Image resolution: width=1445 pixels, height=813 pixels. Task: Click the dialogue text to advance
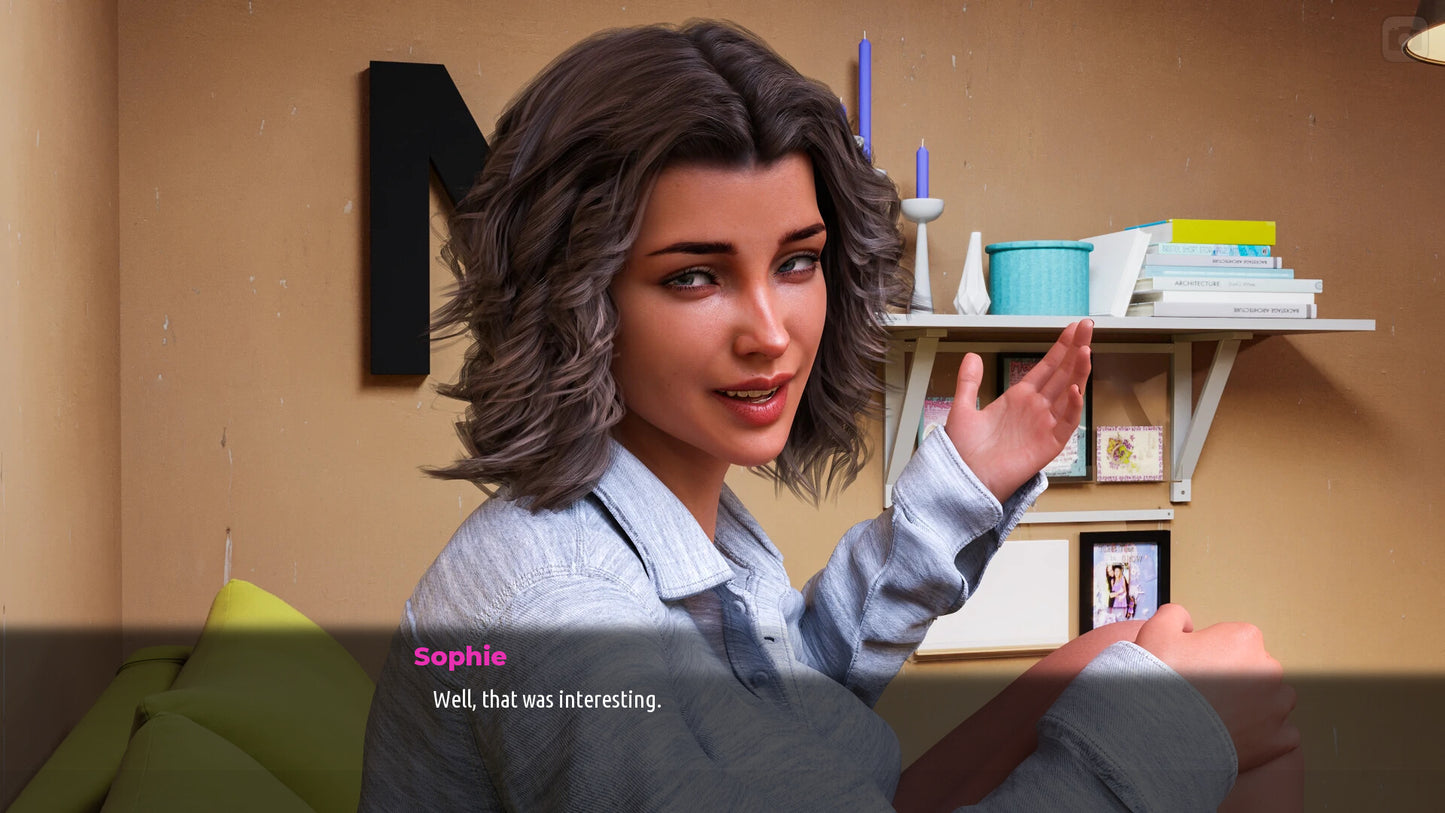point(546,700)
